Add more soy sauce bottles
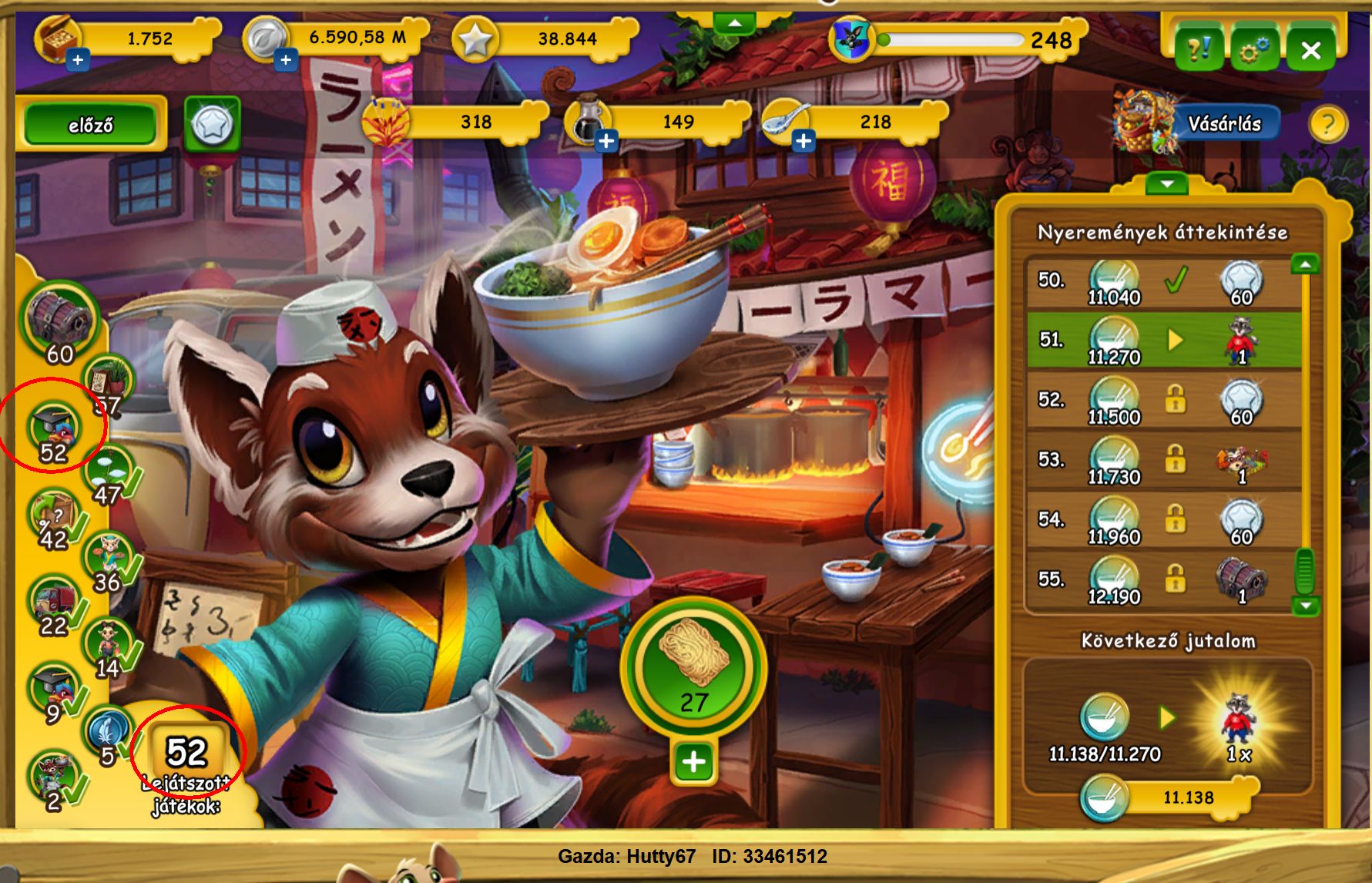The height and width of the screenshot is (883, 1372). (x=606, y=141)
